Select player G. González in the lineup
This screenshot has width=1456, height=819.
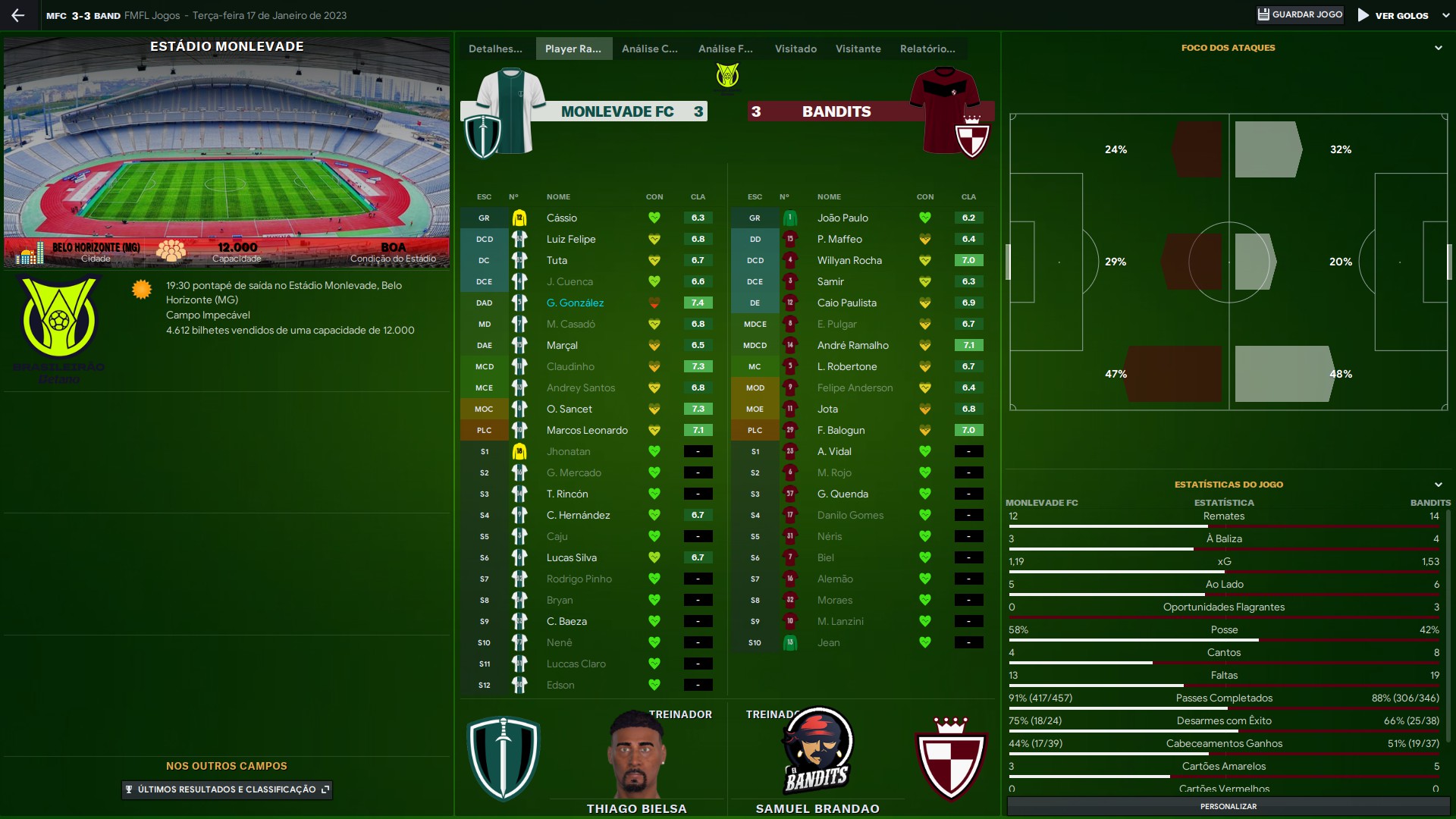(575, 303)
